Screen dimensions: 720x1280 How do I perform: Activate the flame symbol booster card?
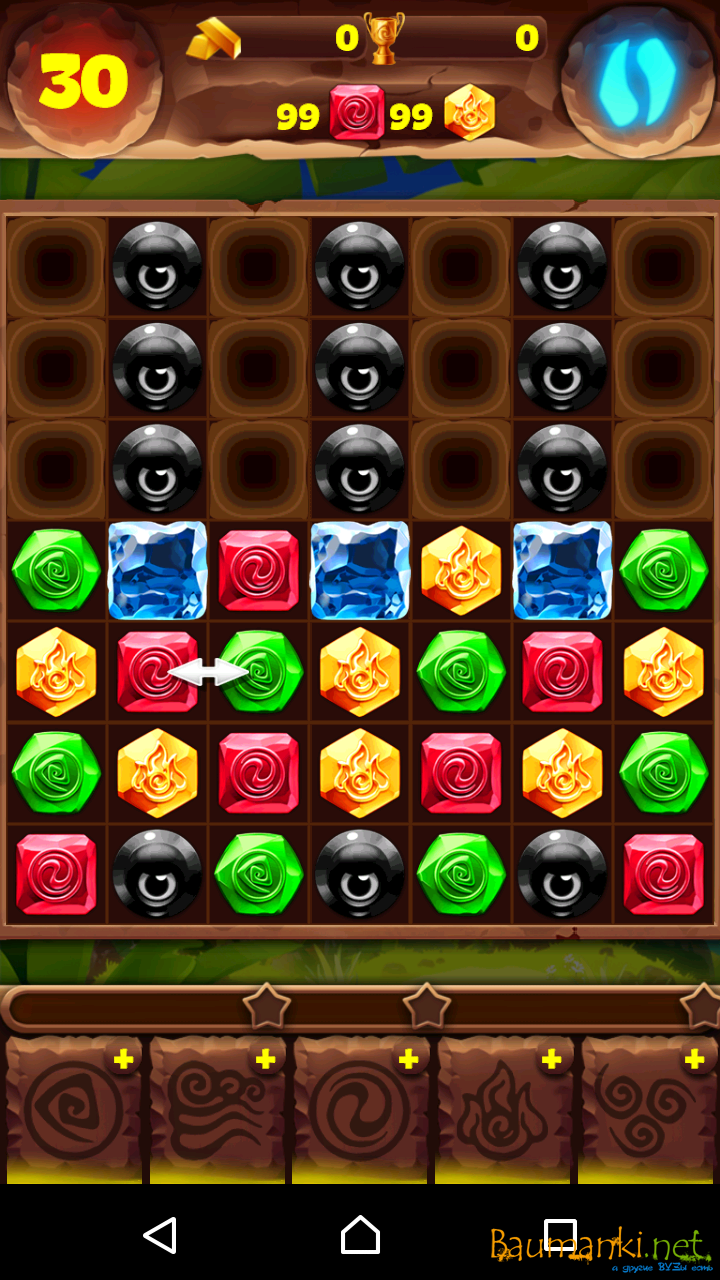pos(502,1110)
